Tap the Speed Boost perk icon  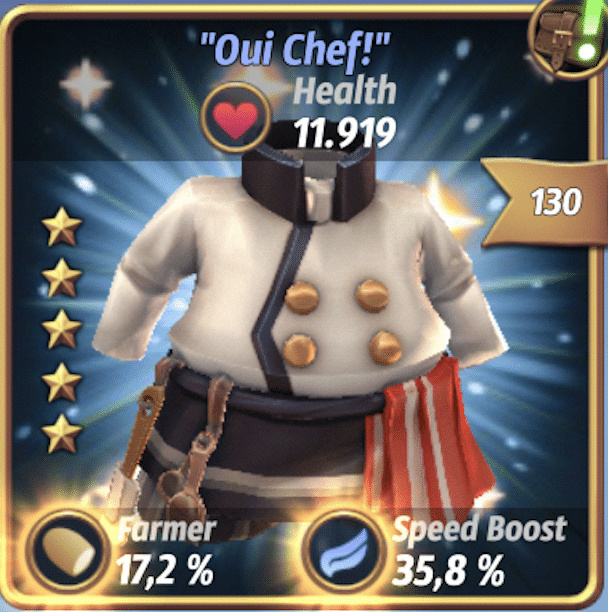(342, 550)
